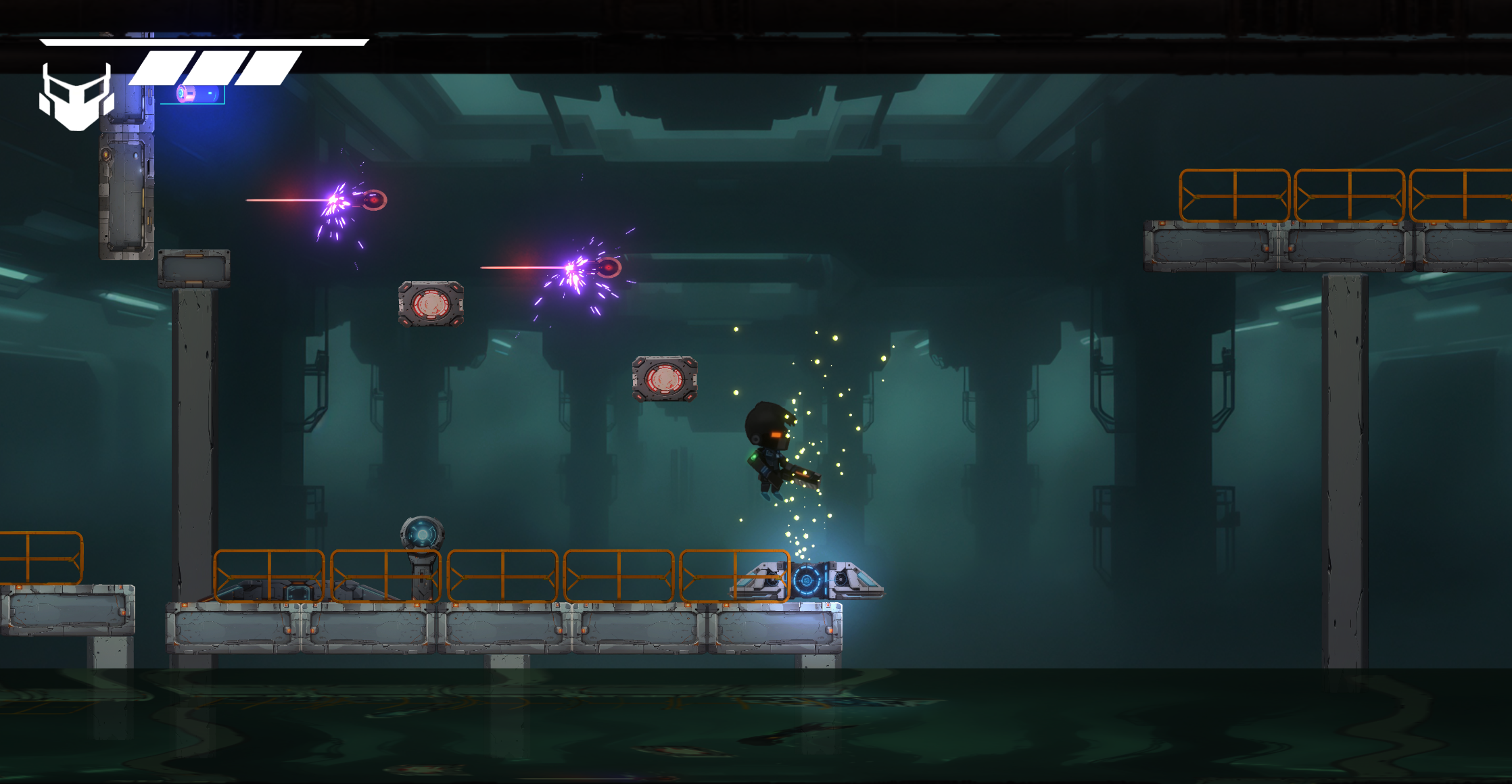Click the white helmet emblem icon
The width and height of the screenshot is (1512, 784).
tap(76, 97)
